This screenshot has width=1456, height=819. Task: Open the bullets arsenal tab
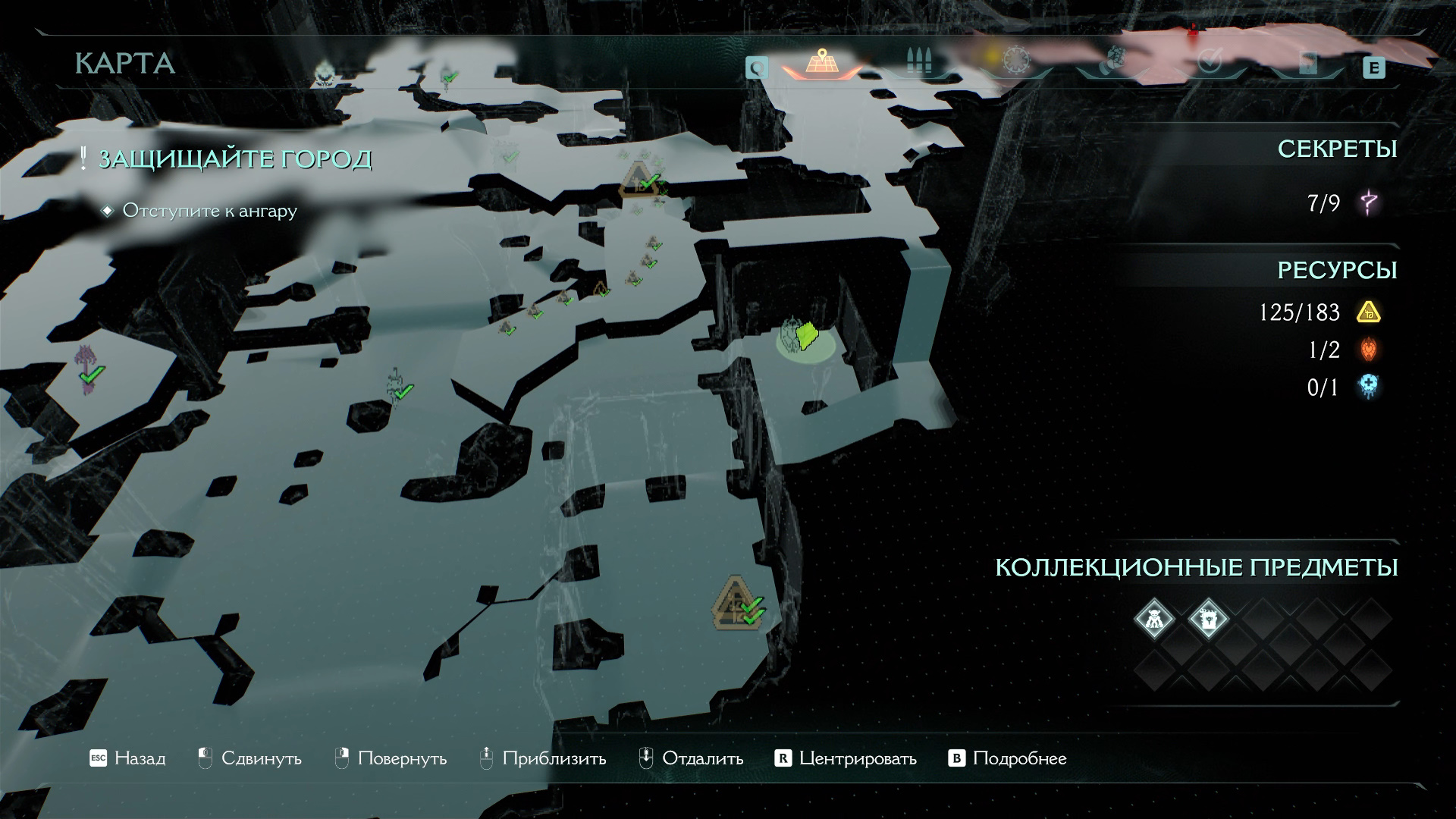[919, 62]
